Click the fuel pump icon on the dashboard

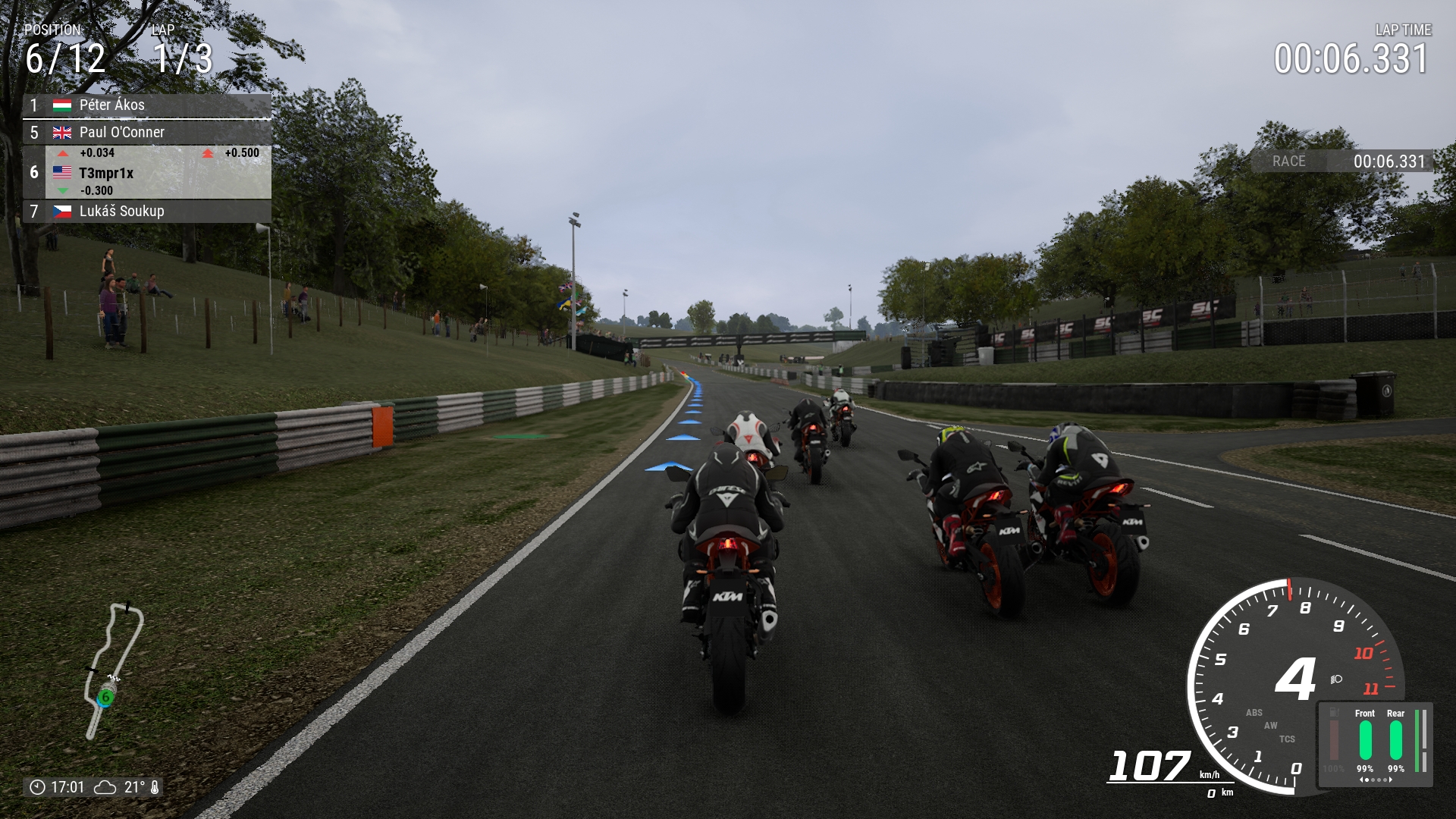1334,712
